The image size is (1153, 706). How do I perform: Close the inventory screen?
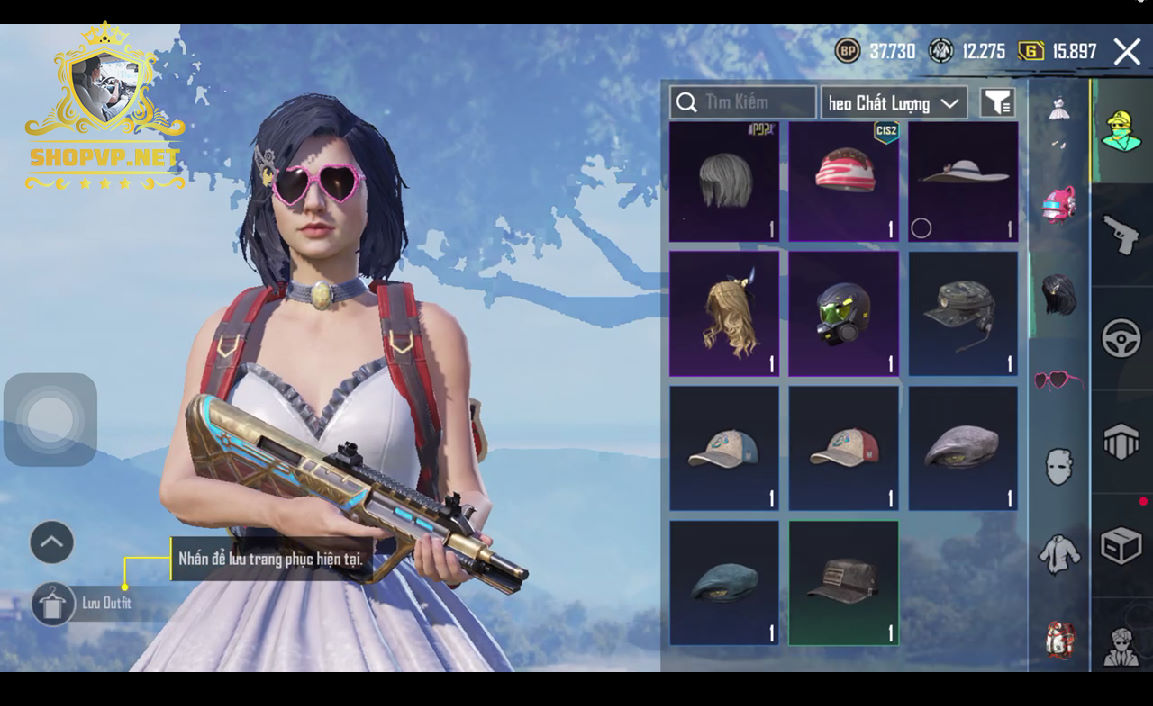1127,52
